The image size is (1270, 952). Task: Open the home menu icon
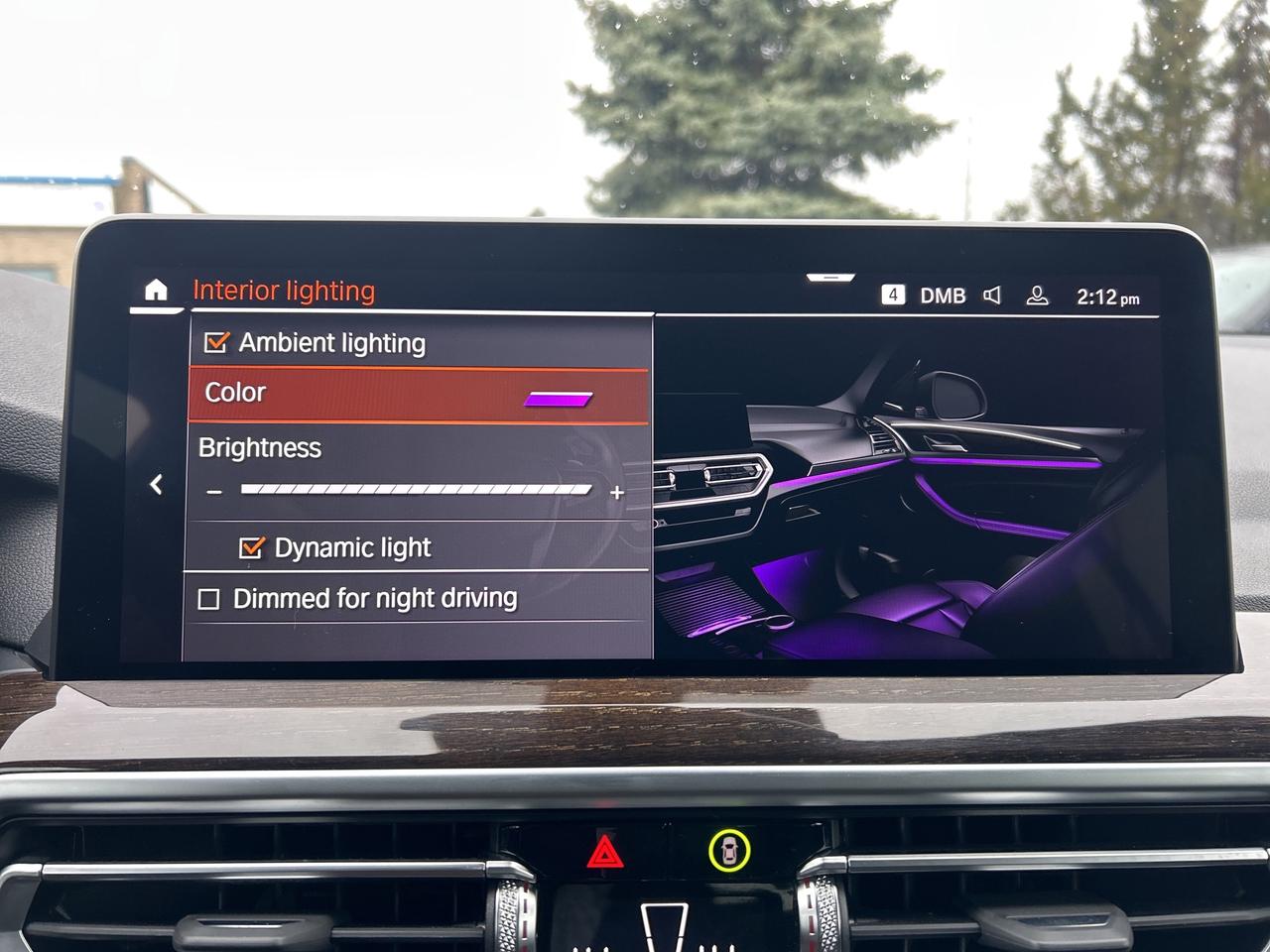pyautogui.click(x=157, y=290)
